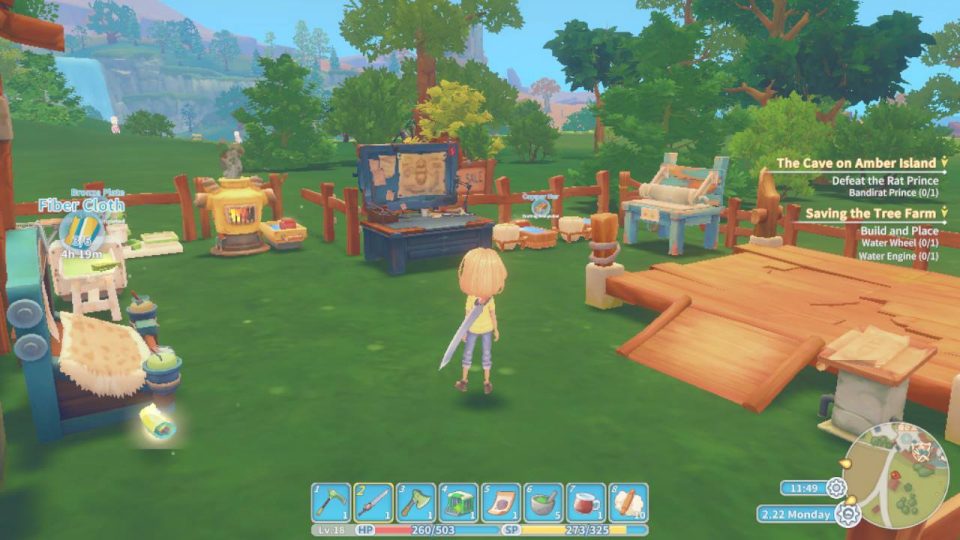Select the green crate item in the hotbar
This screenshot has width=960, height=540.
tap(458, 502)
